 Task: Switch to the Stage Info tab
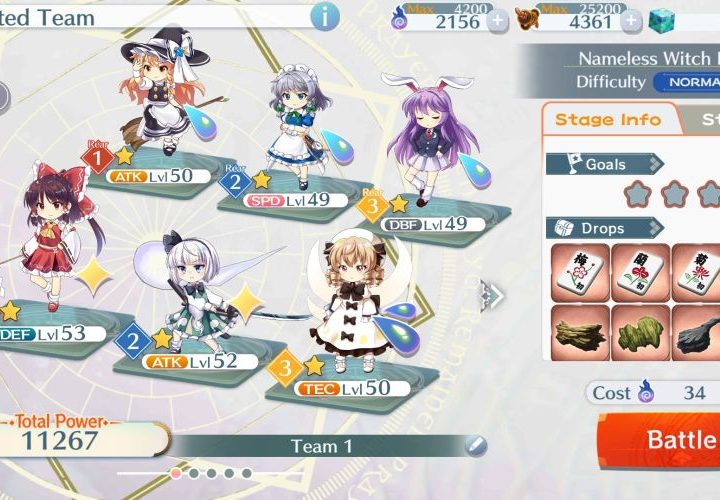pyautogui.click(x=608, y=120)
